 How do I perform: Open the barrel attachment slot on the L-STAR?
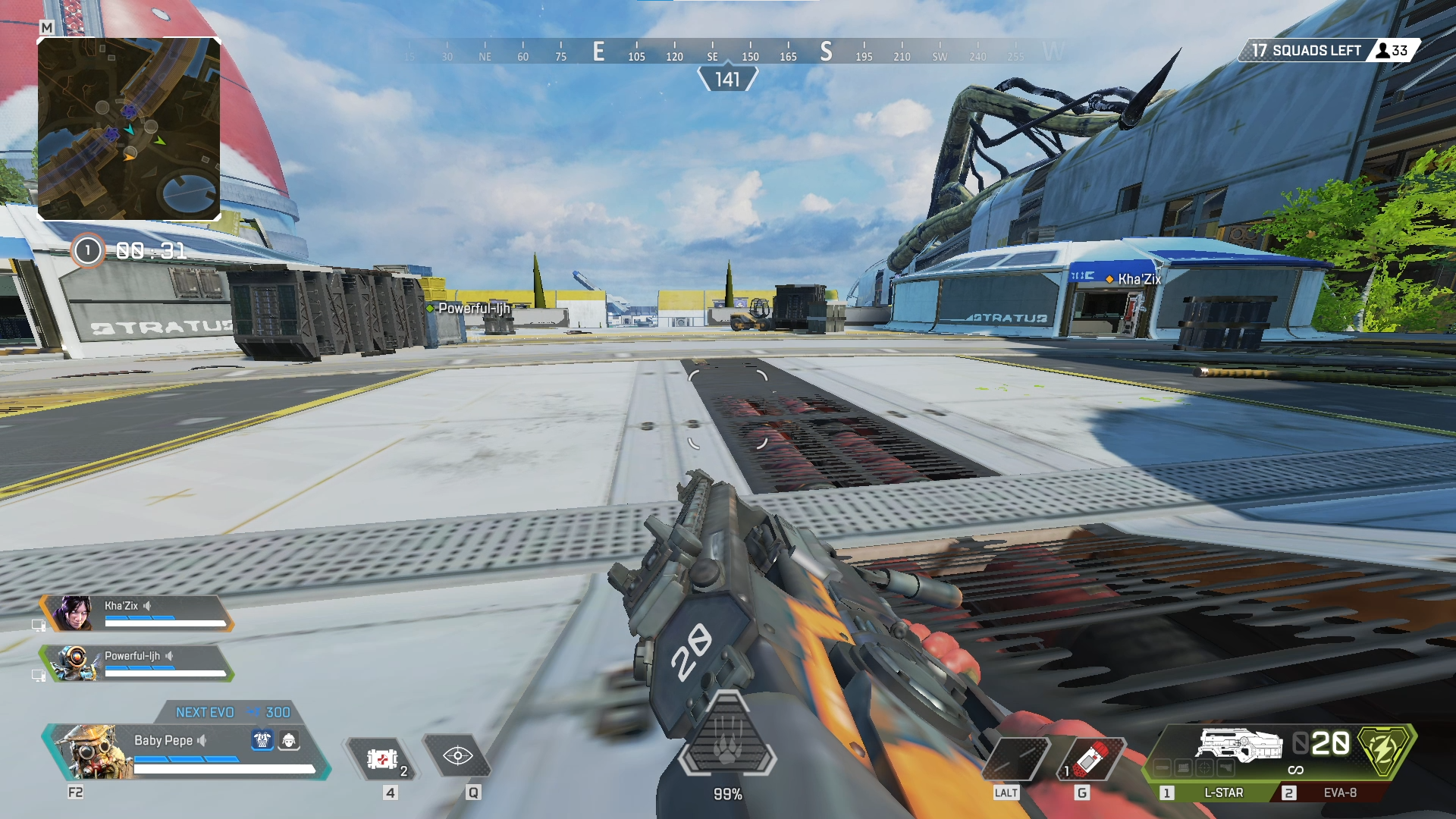click(1161, 768)
